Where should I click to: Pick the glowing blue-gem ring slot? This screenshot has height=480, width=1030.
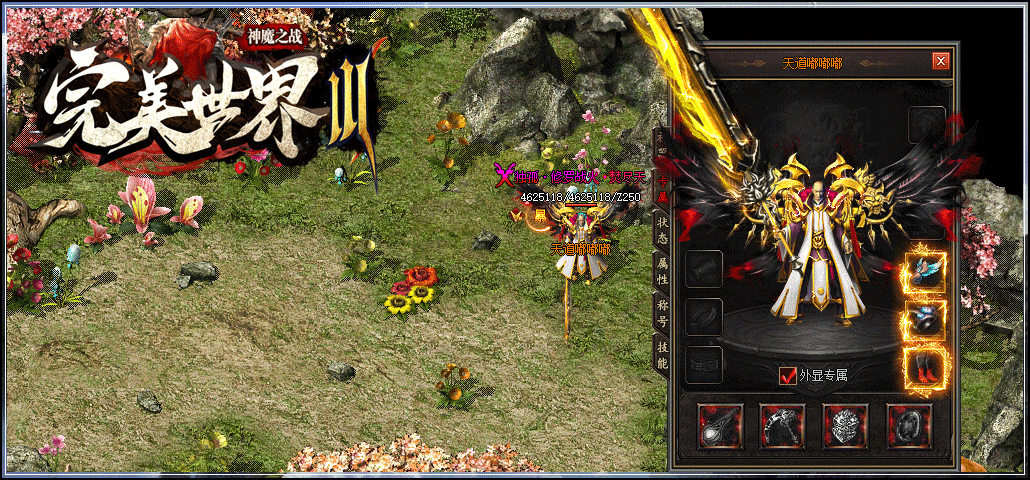pos(925,319)
